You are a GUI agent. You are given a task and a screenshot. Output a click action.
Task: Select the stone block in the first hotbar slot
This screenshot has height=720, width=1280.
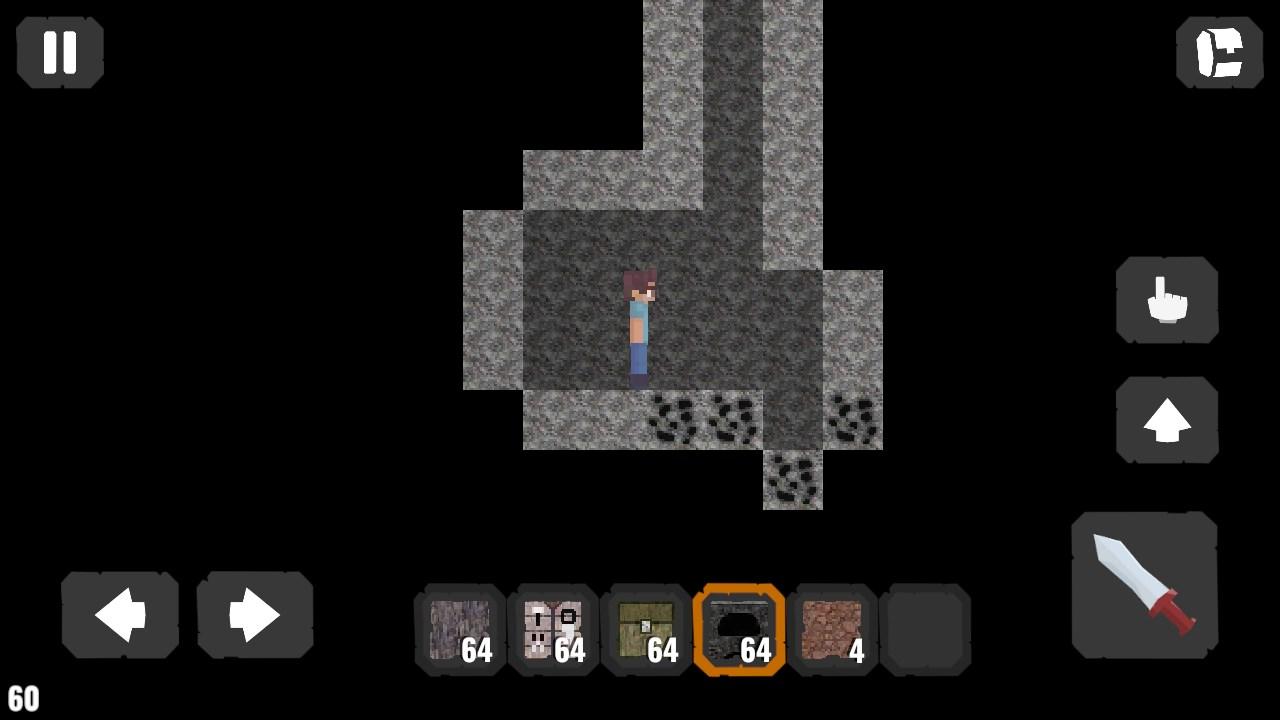[460, 631]
